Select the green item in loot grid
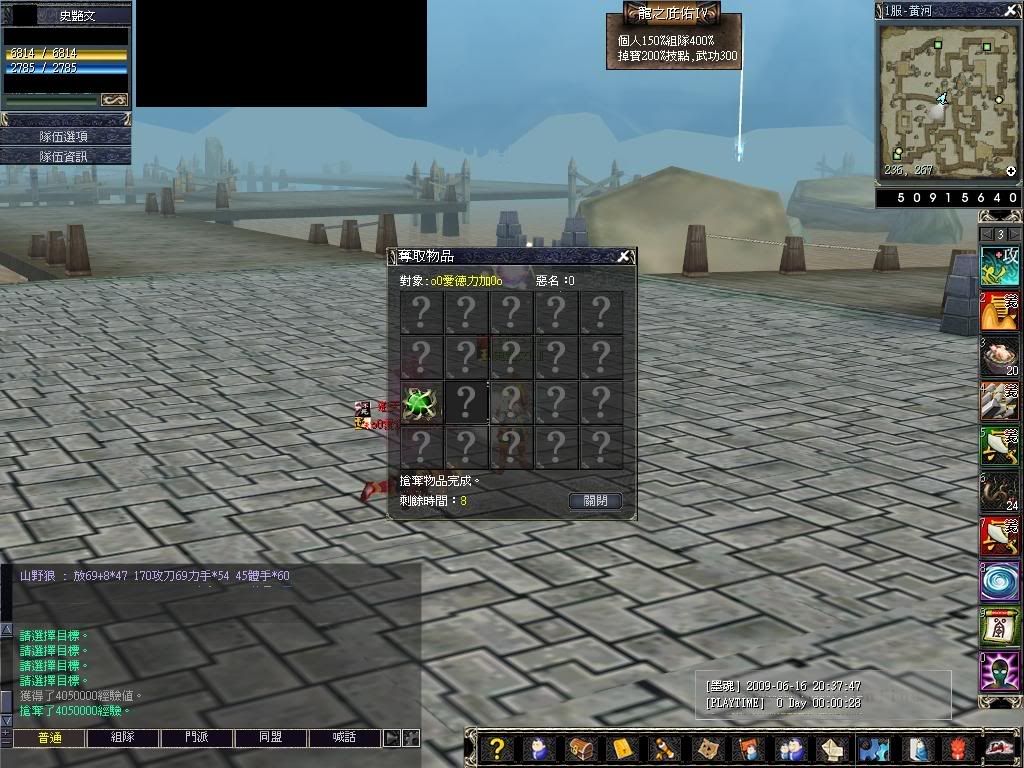1024x768 pixels. pyautogui.click(x=421, y=403)
